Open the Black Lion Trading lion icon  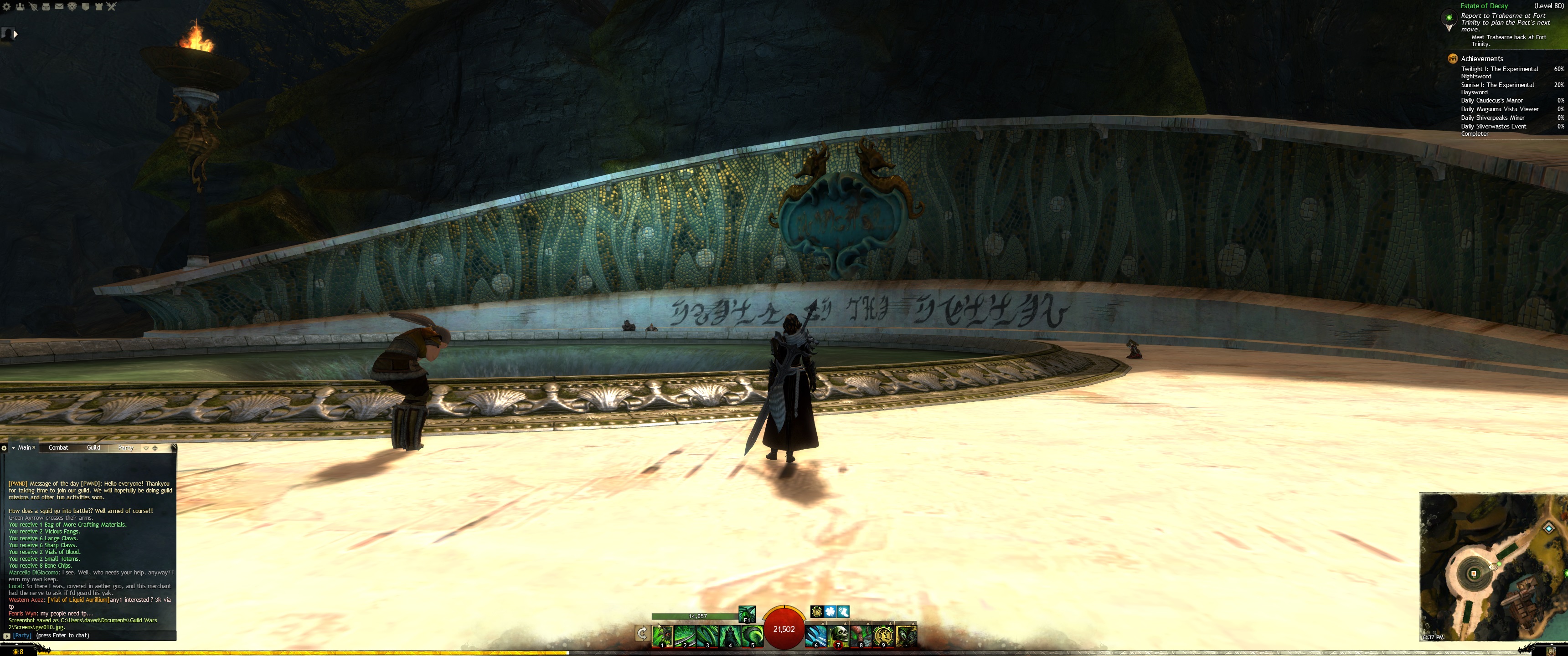coord(72,7)
